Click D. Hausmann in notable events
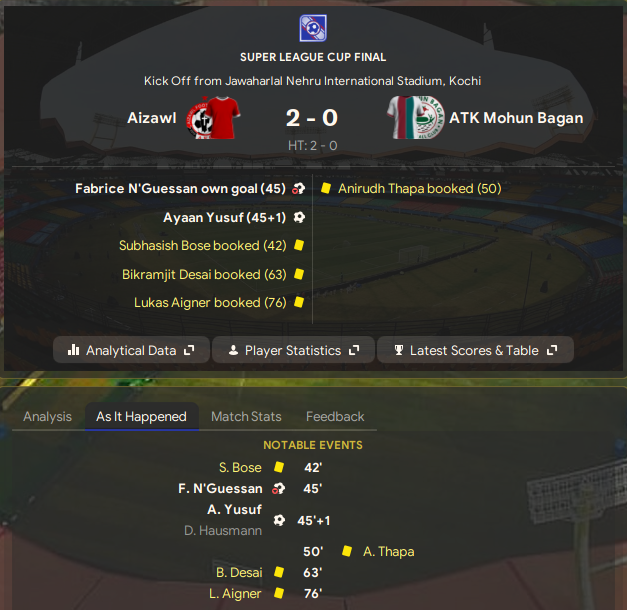Screen dimensions: 627x610 [x=223, y=530]
